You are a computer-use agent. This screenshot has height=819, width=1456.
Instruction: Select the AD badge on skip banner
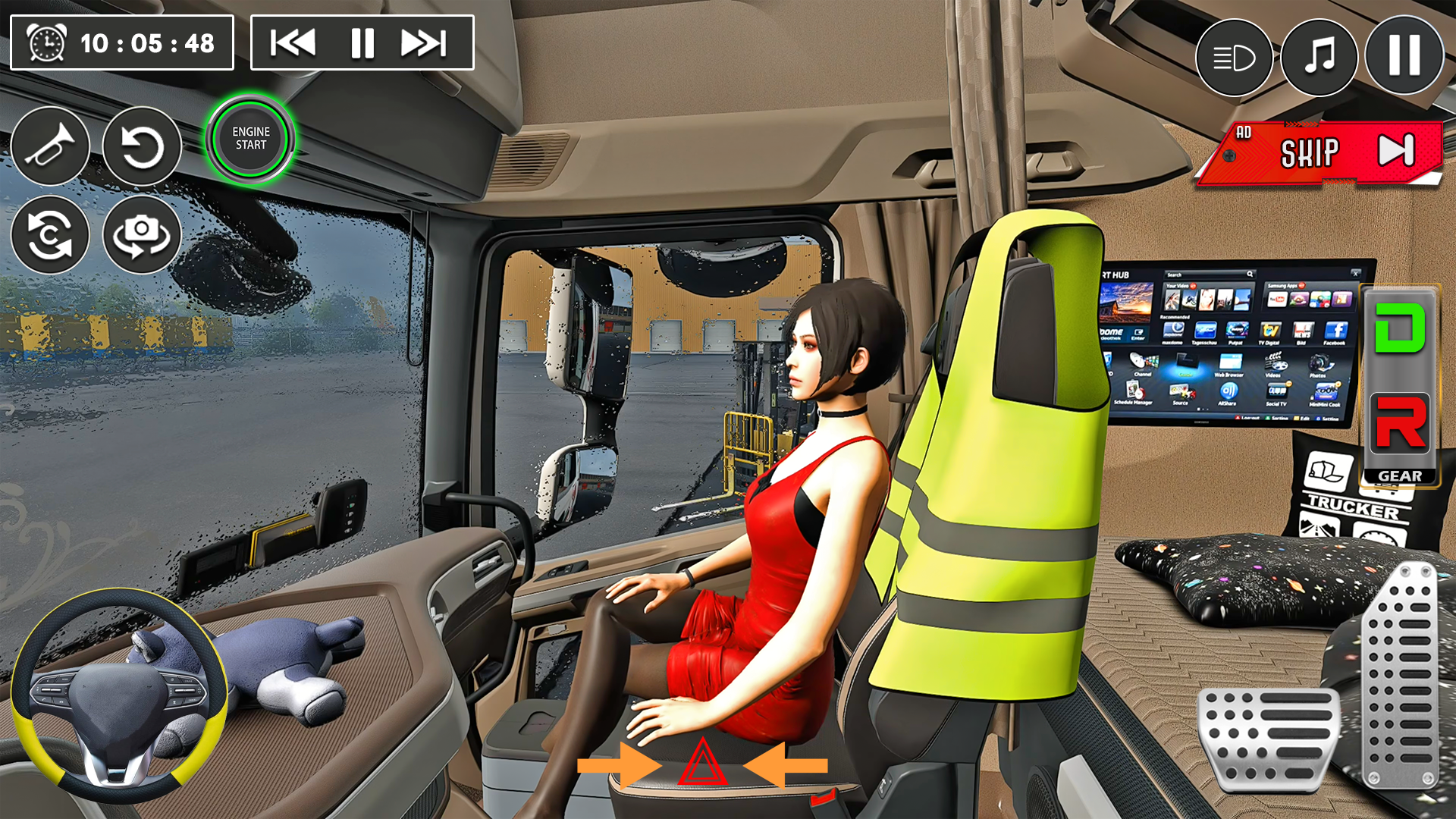point(1242,133)
